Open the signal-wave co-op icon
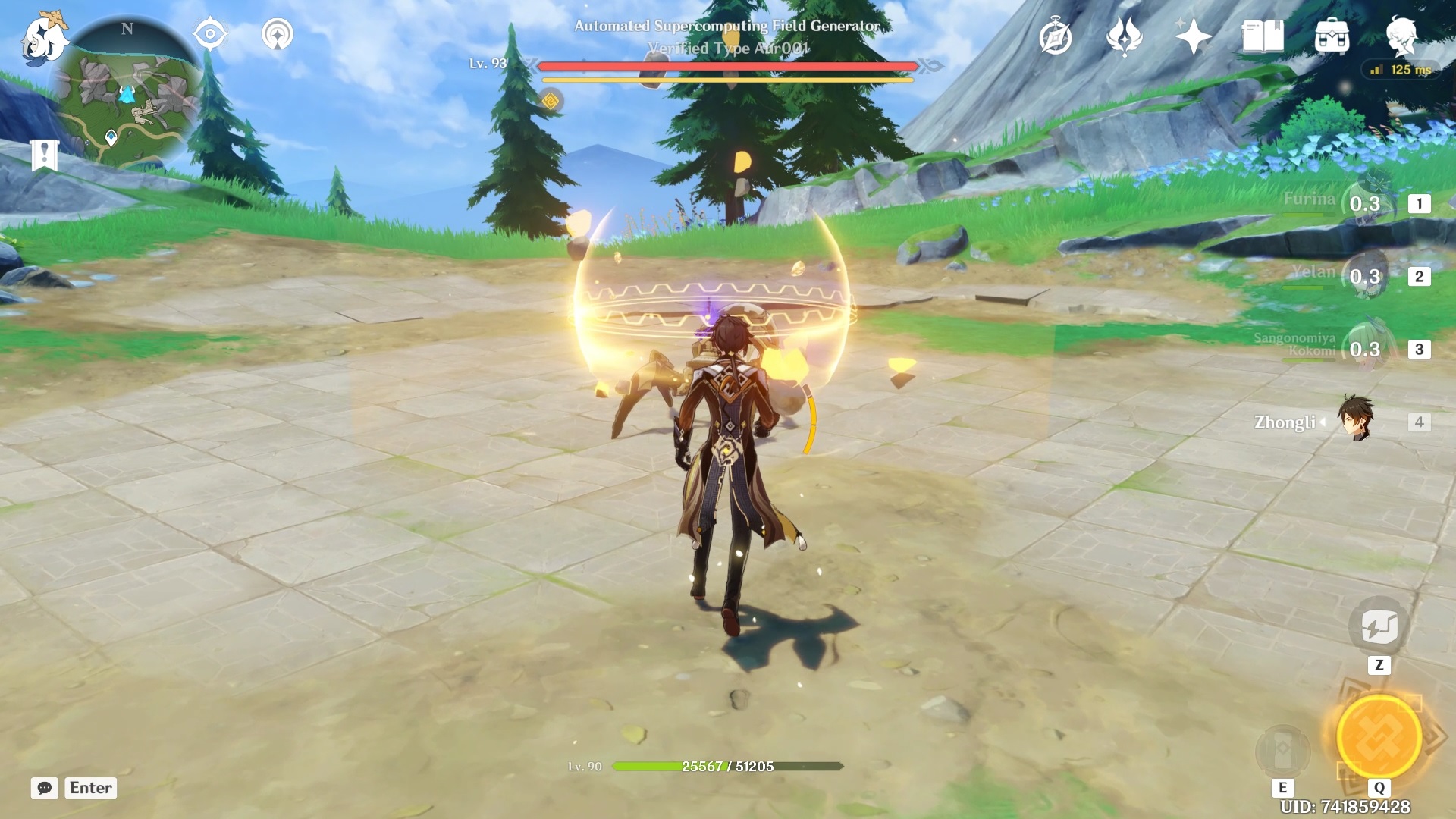1456x819 pixels. tap(278, 35)
